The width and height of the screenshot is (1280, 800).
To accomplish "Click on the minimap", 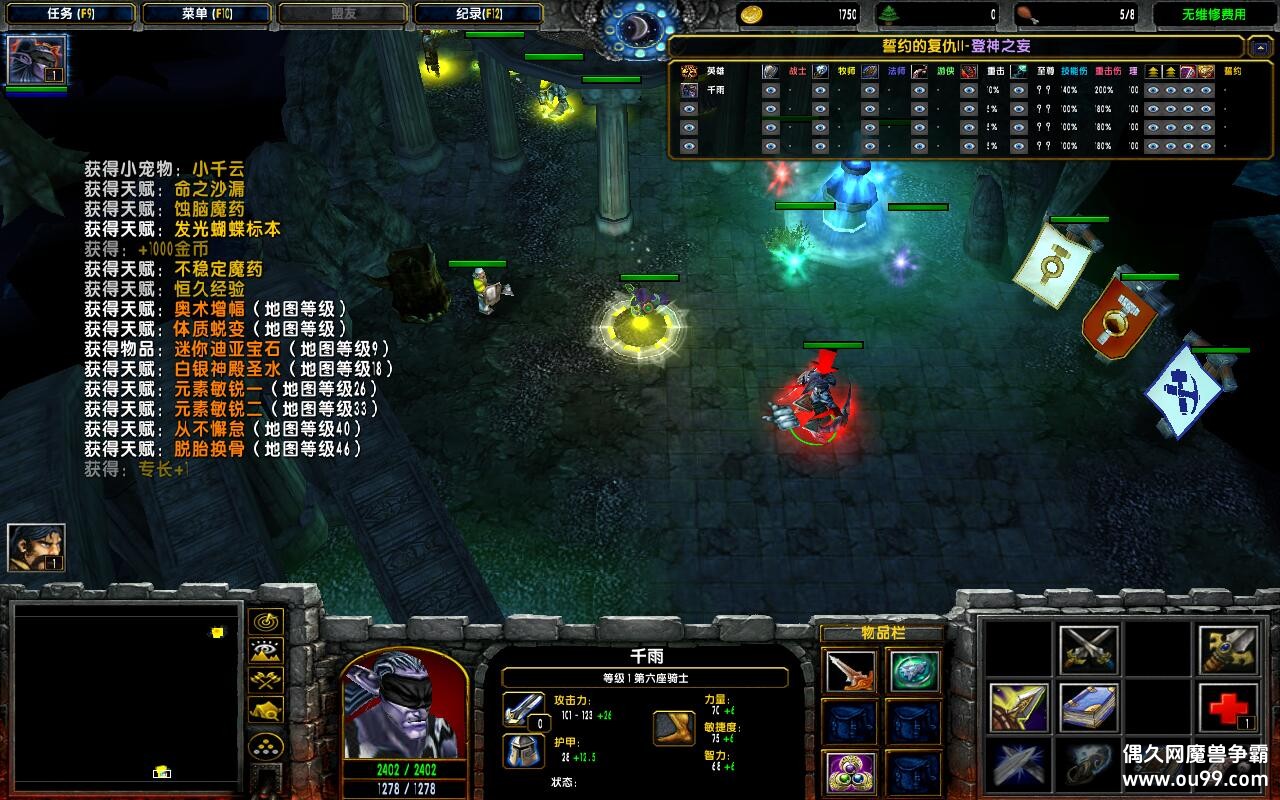I will 127,692.
